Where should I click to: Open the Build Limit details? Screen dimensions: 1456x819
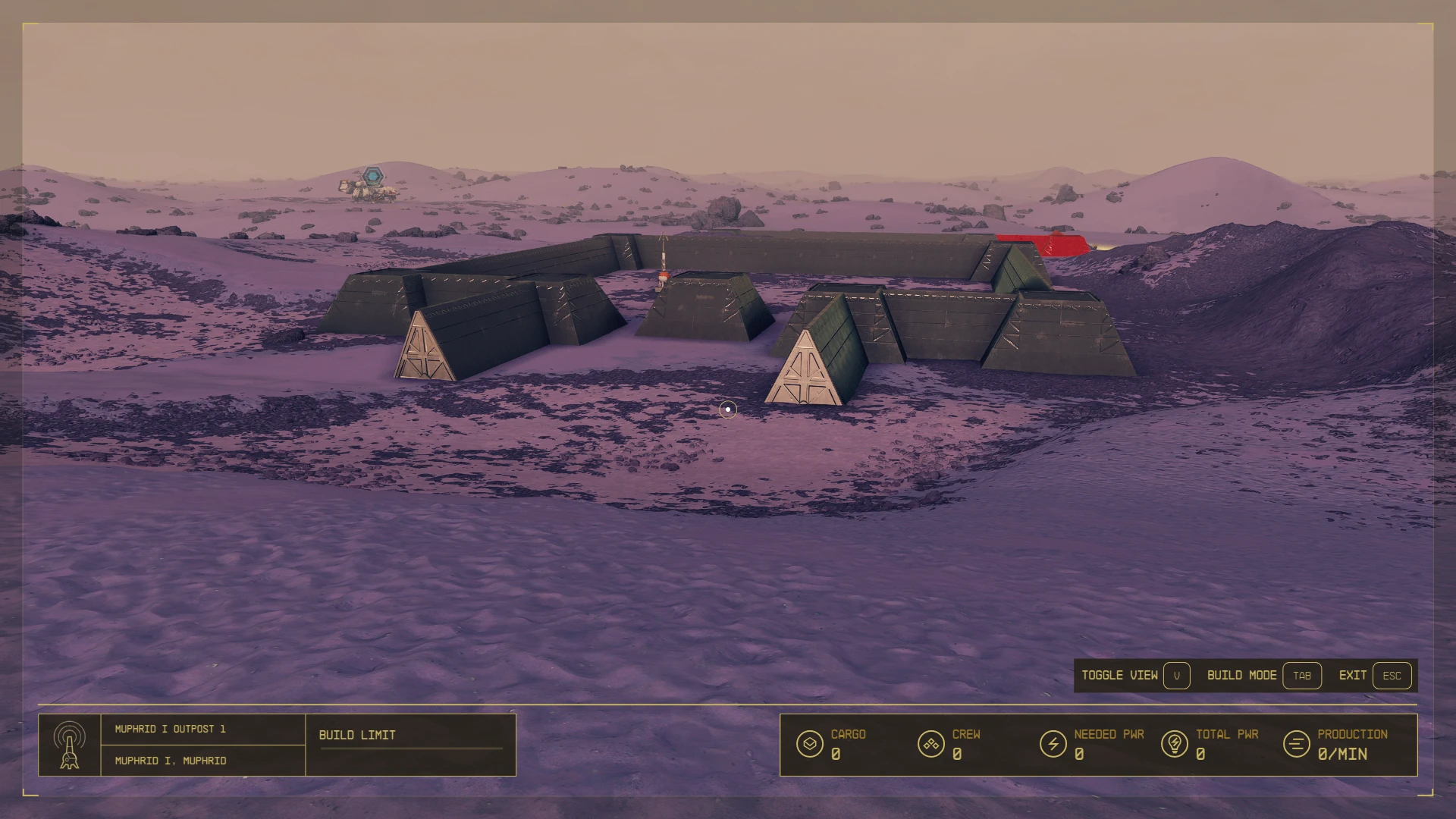(356, 734)
